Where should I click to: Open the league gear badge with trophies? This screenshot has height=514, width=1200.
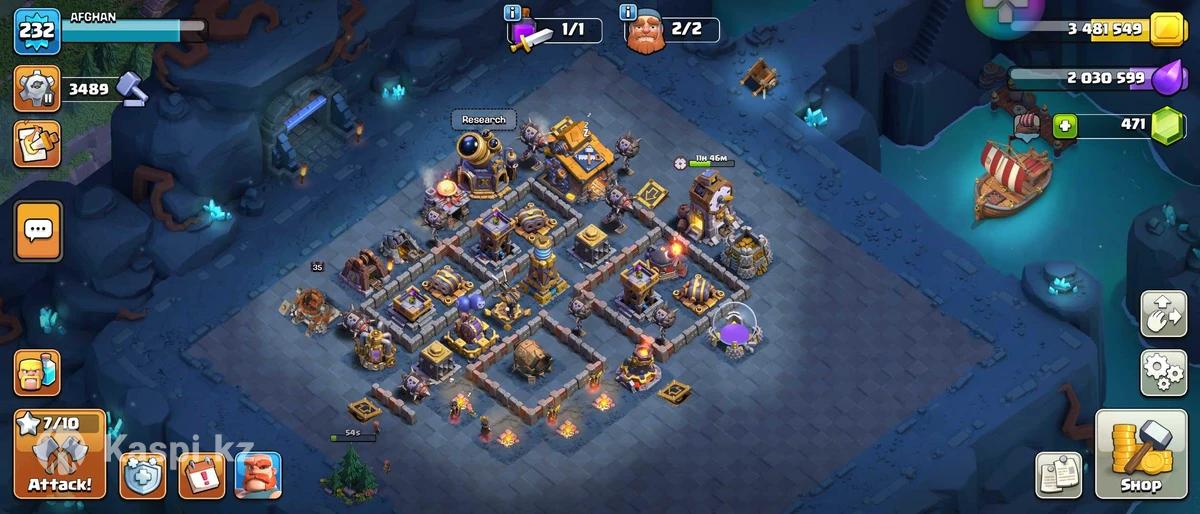pos(37,89)
